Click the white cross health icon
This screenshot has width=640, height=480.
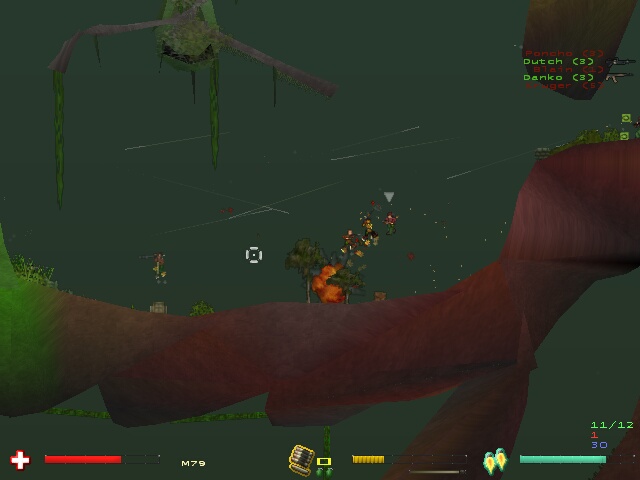(20, 460)
